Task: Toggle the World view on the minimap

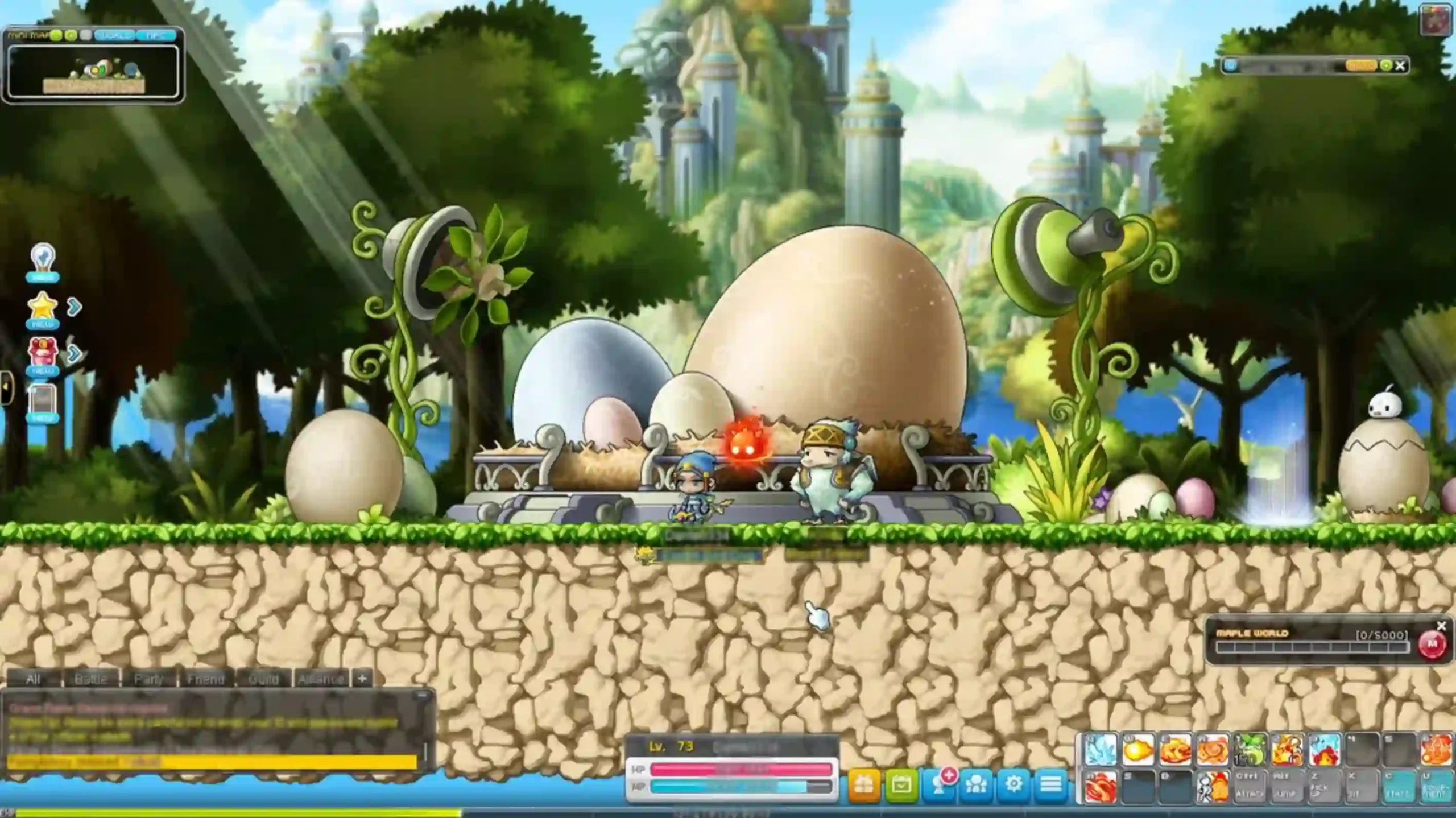Action: (x=114, y=35)
